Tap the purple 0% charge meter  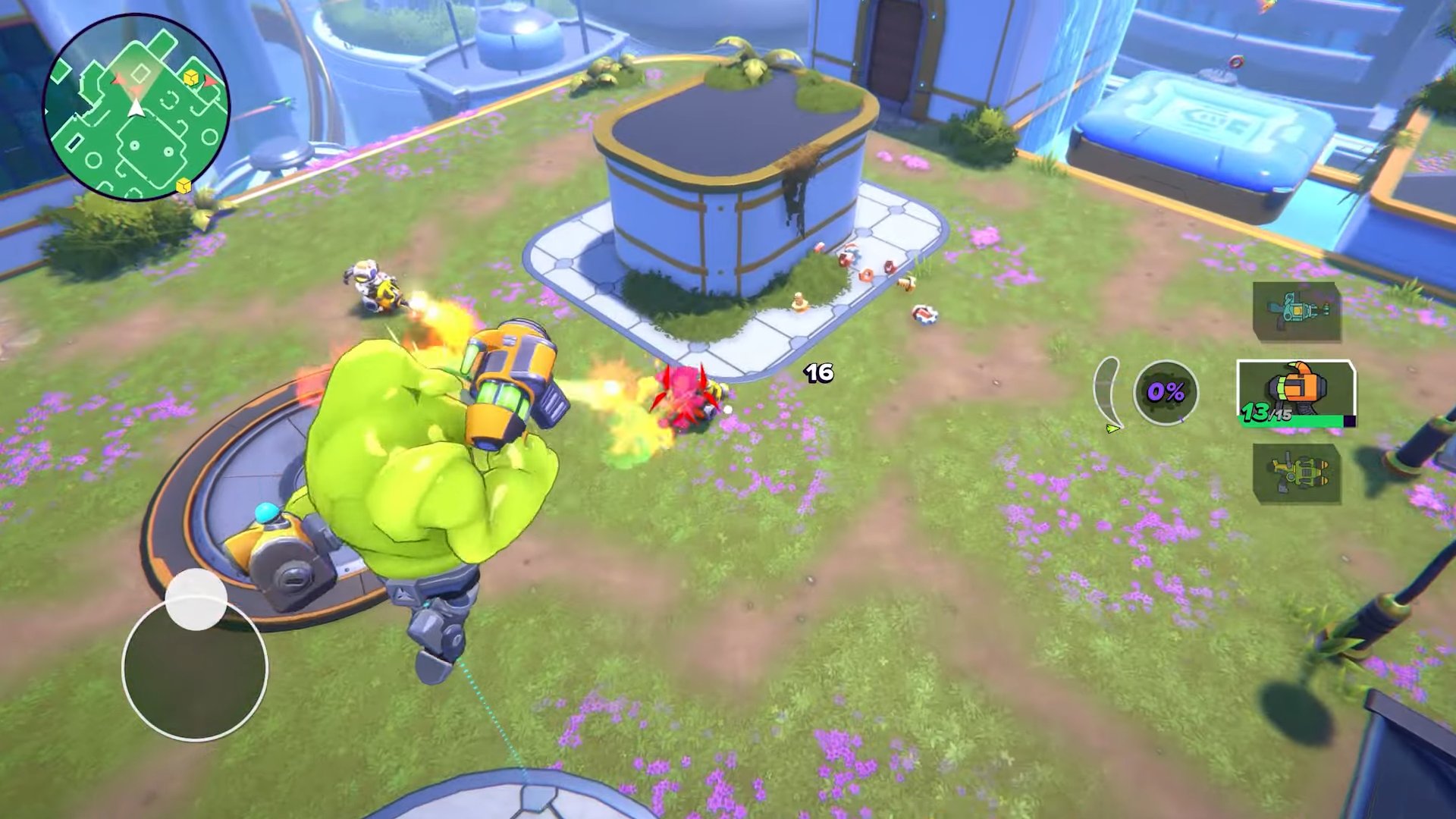pos(1166,393)
